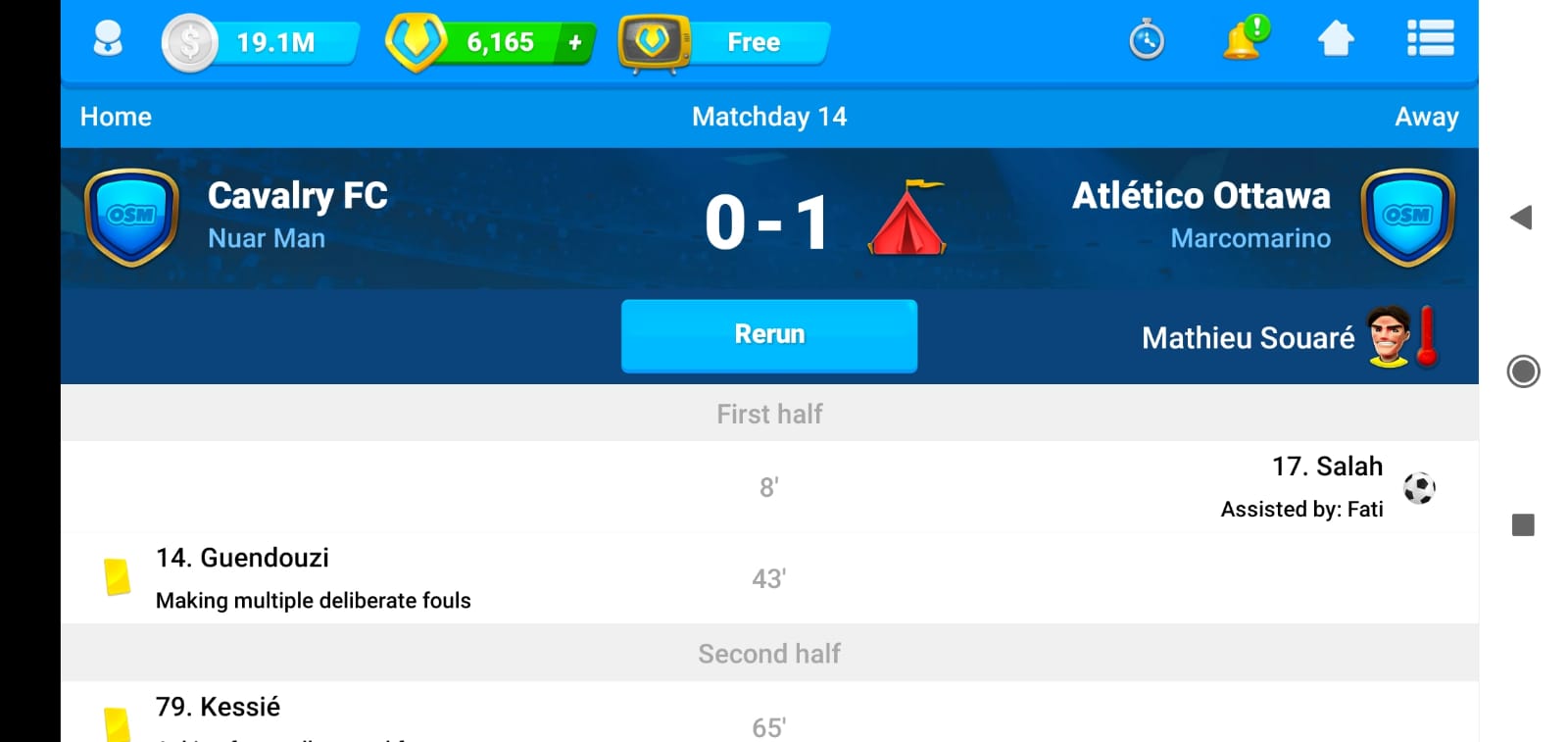
Task: Open the stopwatch timers icon
Action: tap(1146, 41)
